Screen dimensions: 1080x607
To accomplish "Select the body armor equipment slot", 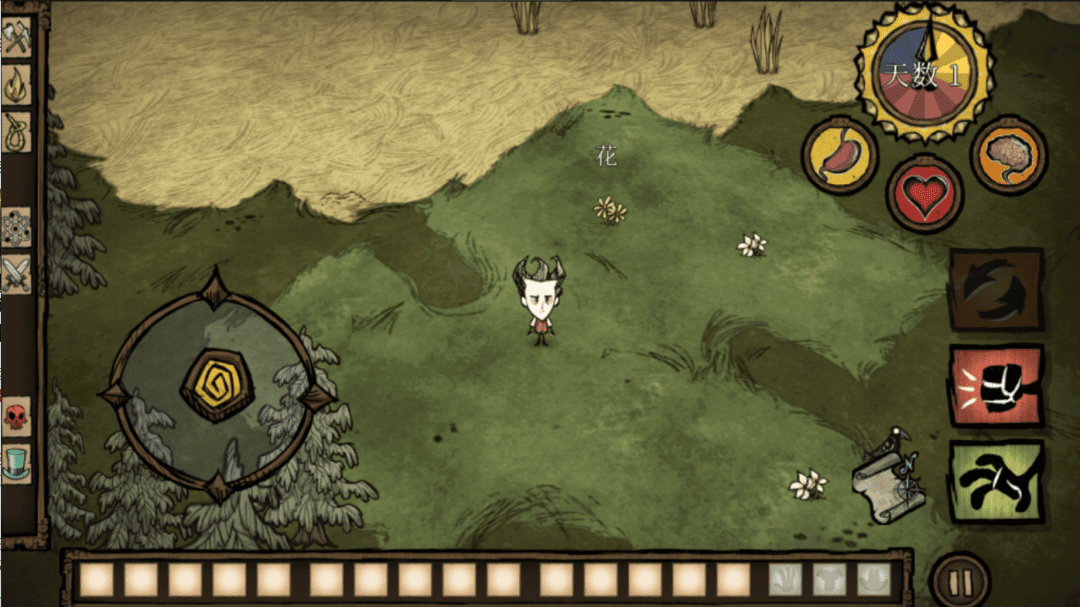I will [x=829, y=580].
